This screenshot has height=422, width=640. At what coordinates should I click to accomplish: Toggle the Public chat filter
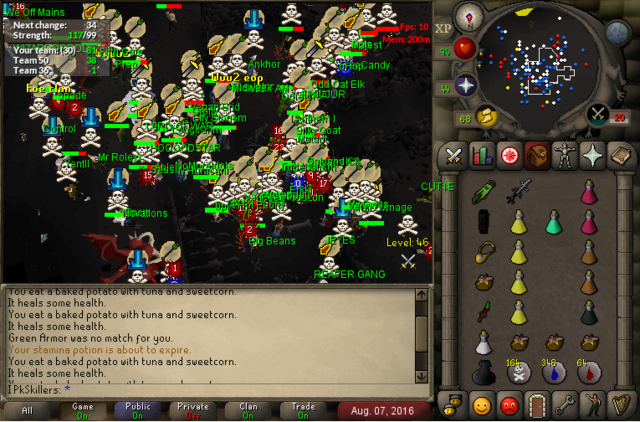pos(137,410)
